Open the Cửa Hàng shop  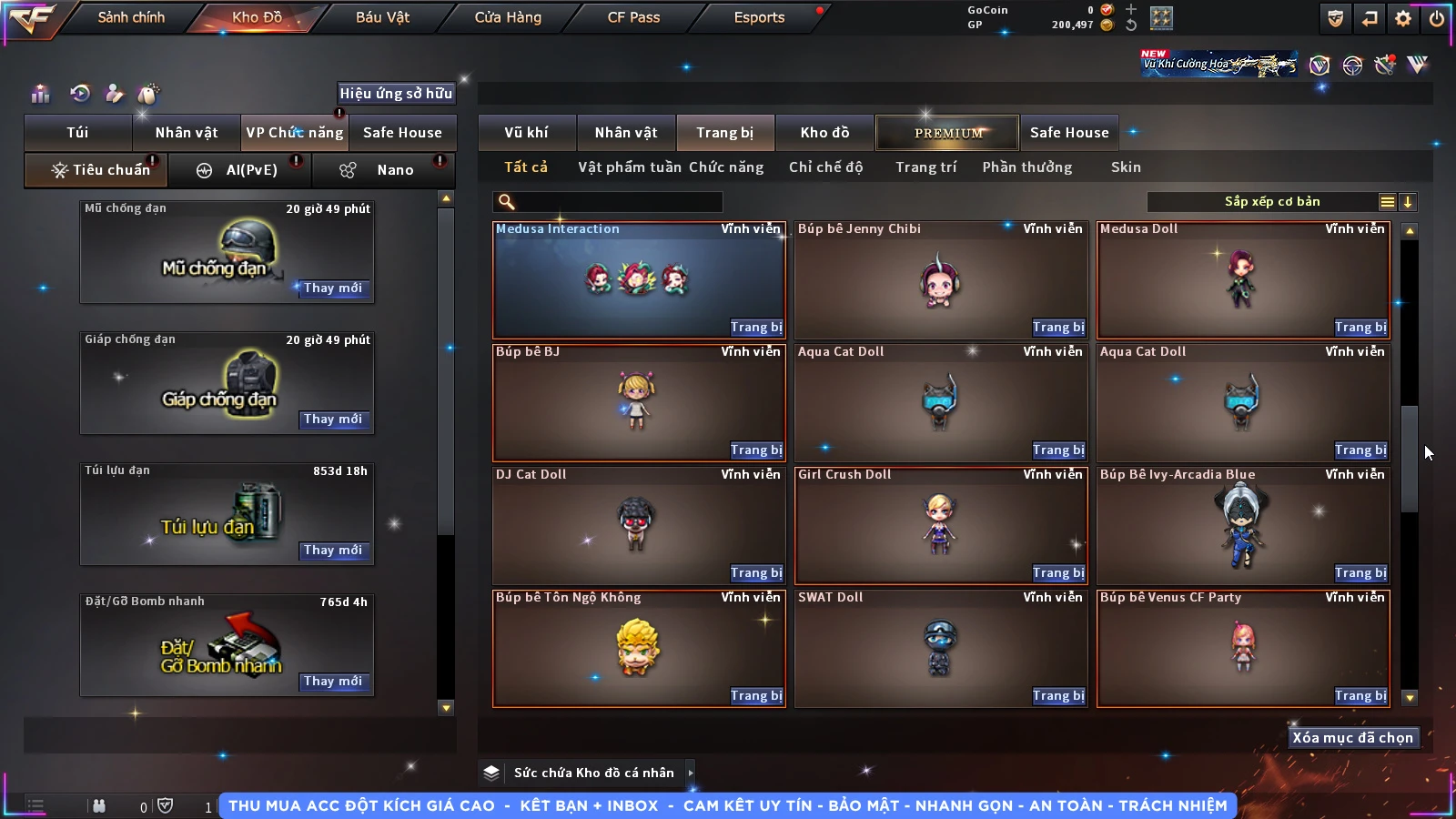coord(508,17)
